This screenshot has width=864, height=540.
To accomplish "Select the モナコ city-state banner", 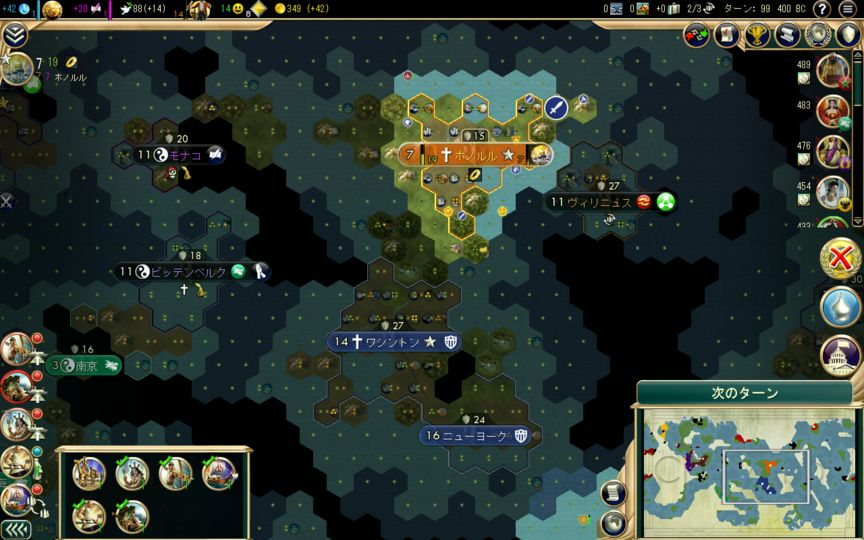I will tap(180, 155).
